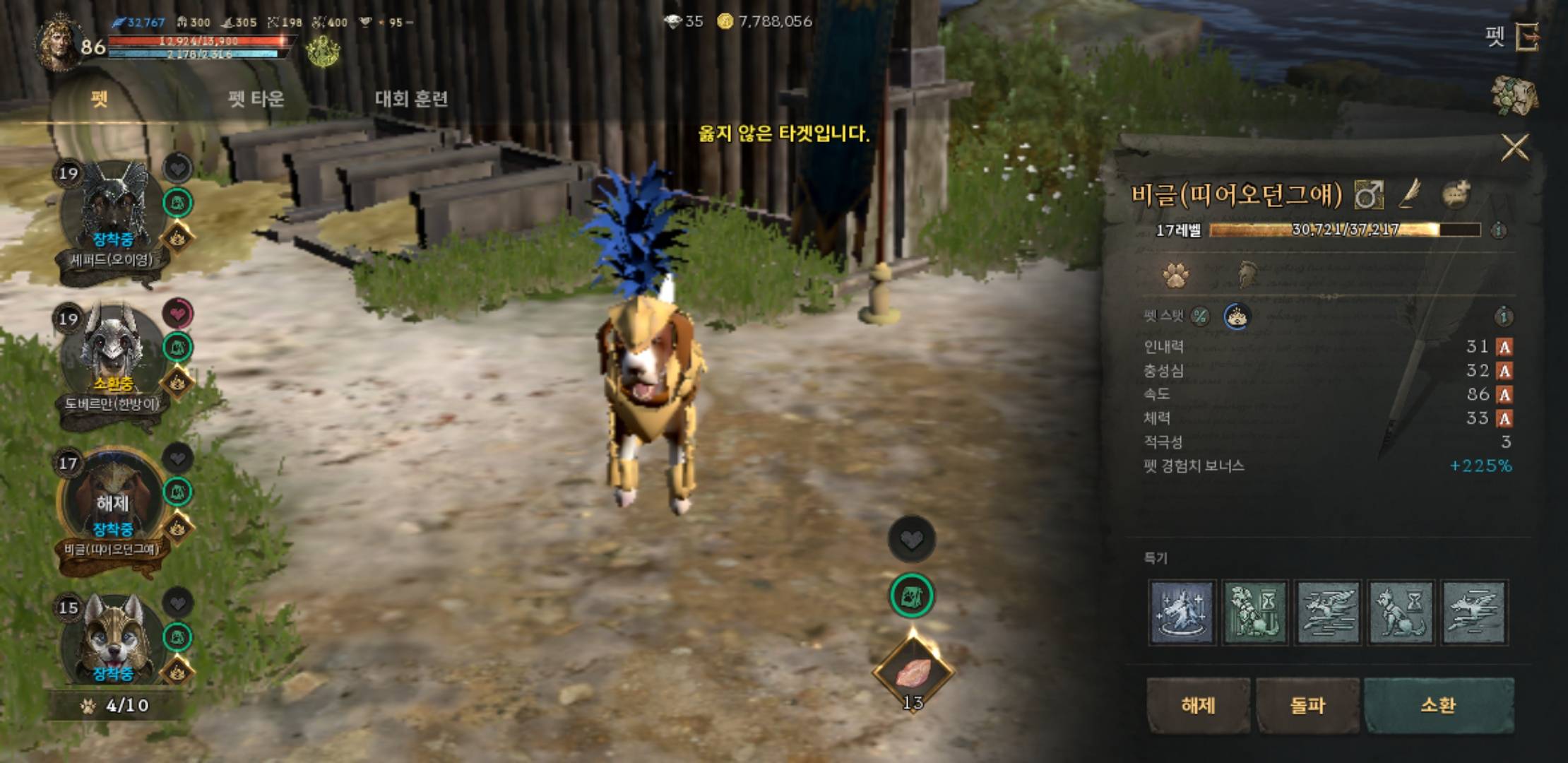Viewport: 1568px width, 763px height.
Task: Select the paw print tab in pet panel
Action: (1175, 275)
